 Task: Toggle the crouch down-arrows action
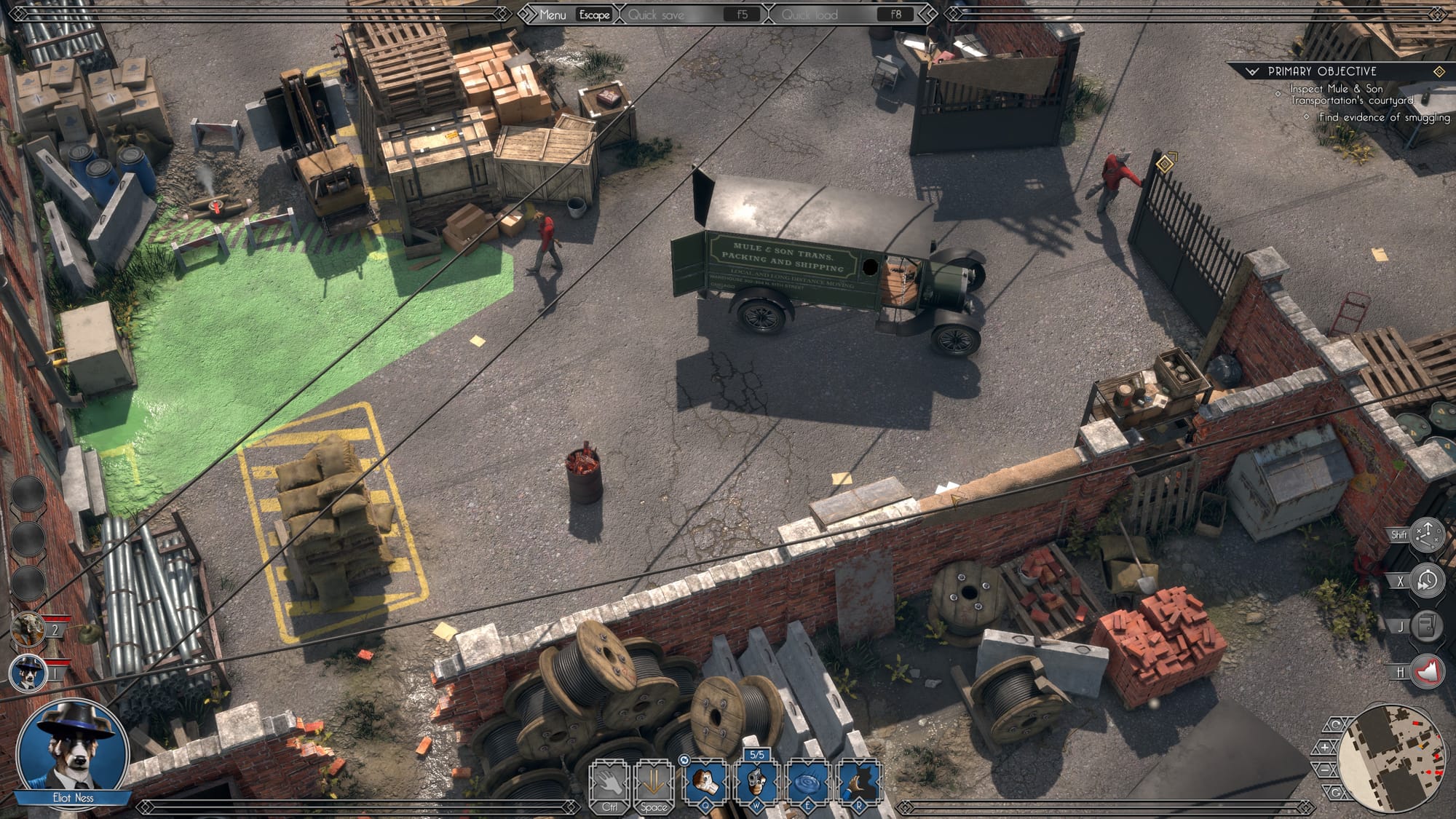coord(653,782)
